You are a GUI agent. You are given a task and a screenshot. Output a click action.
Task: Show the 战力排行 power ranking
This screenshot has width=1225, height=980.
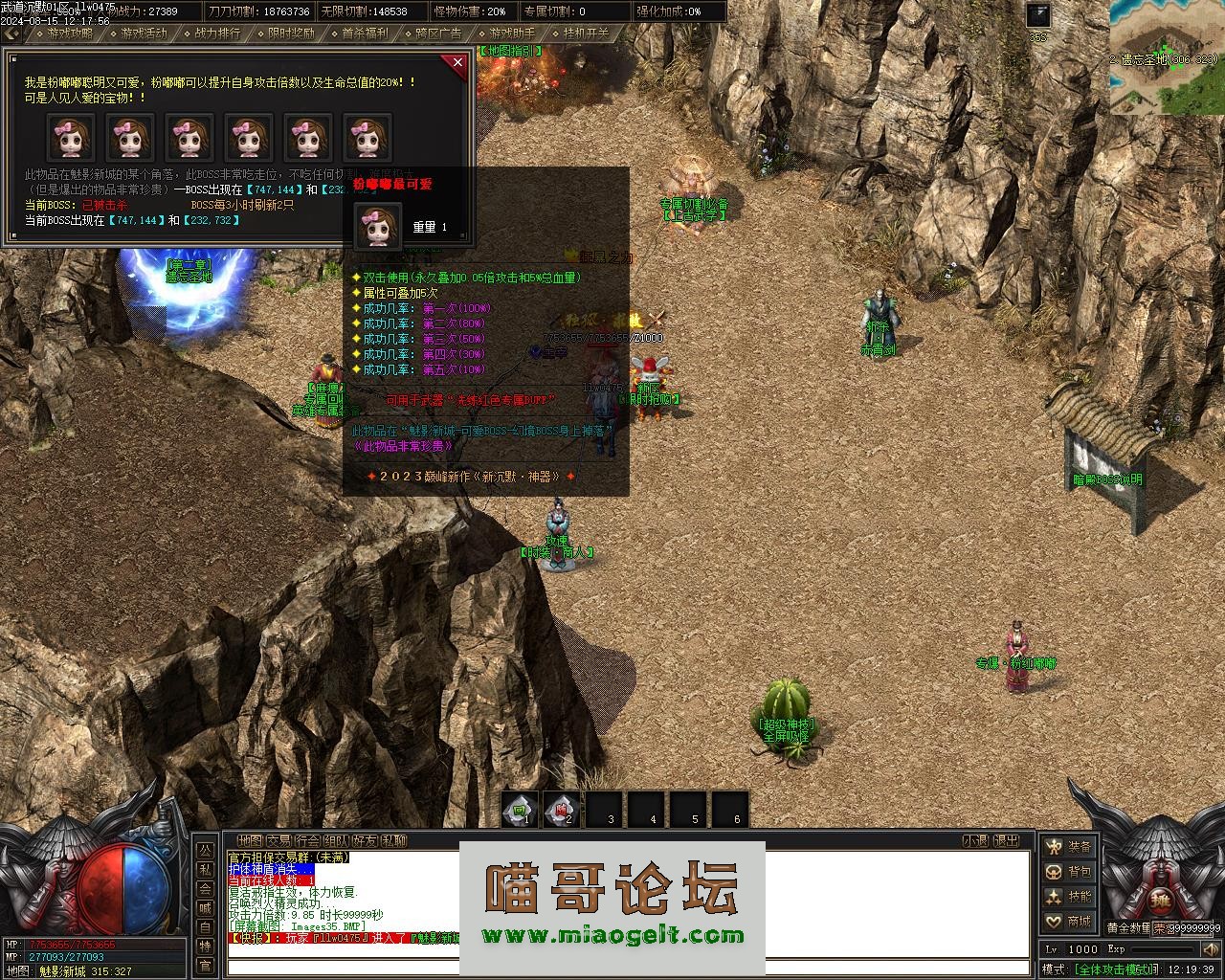click(217, 33)
